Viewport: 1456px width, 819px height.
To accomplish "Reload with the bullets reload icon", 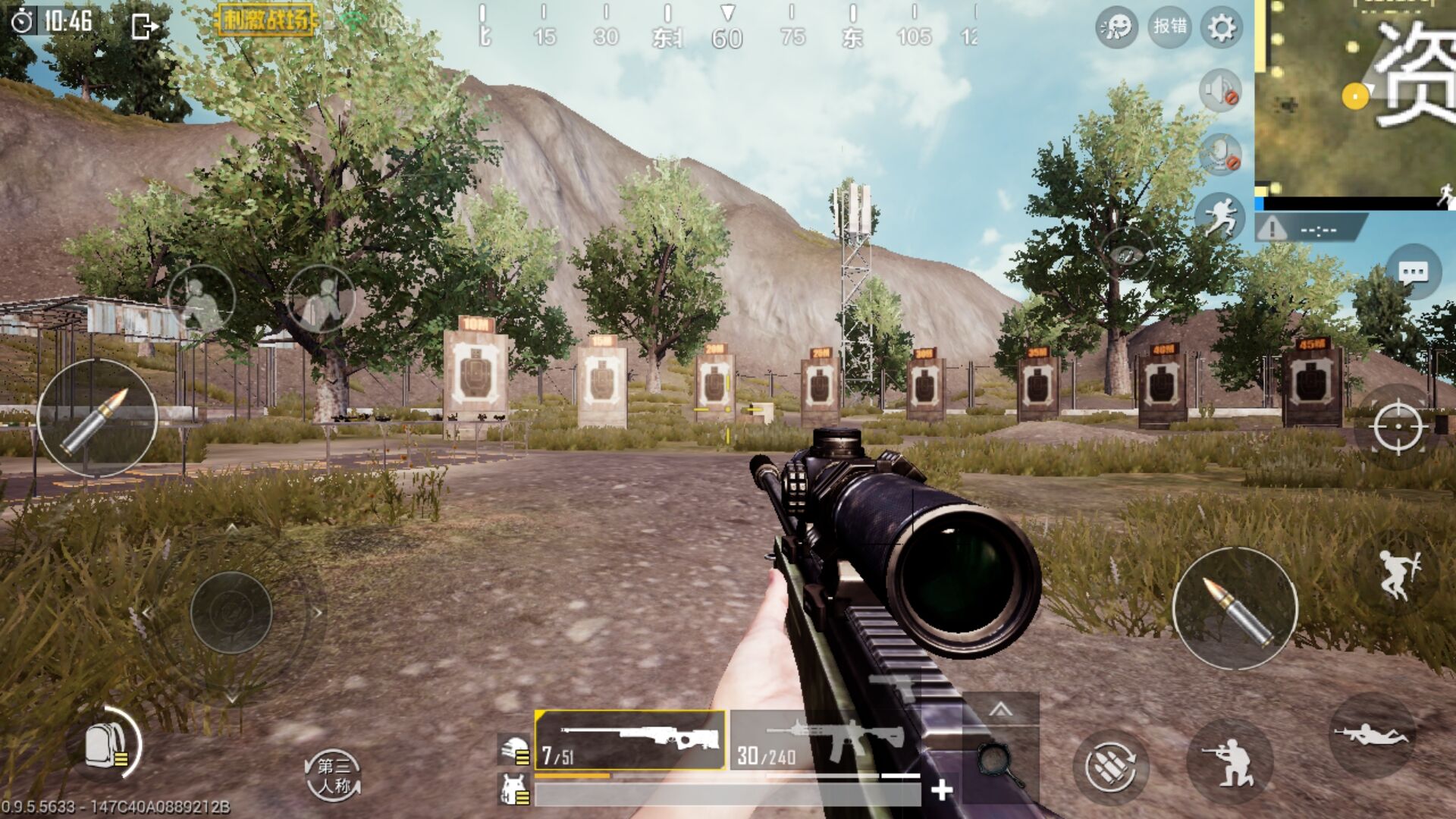I will (x=1110, y=766).
